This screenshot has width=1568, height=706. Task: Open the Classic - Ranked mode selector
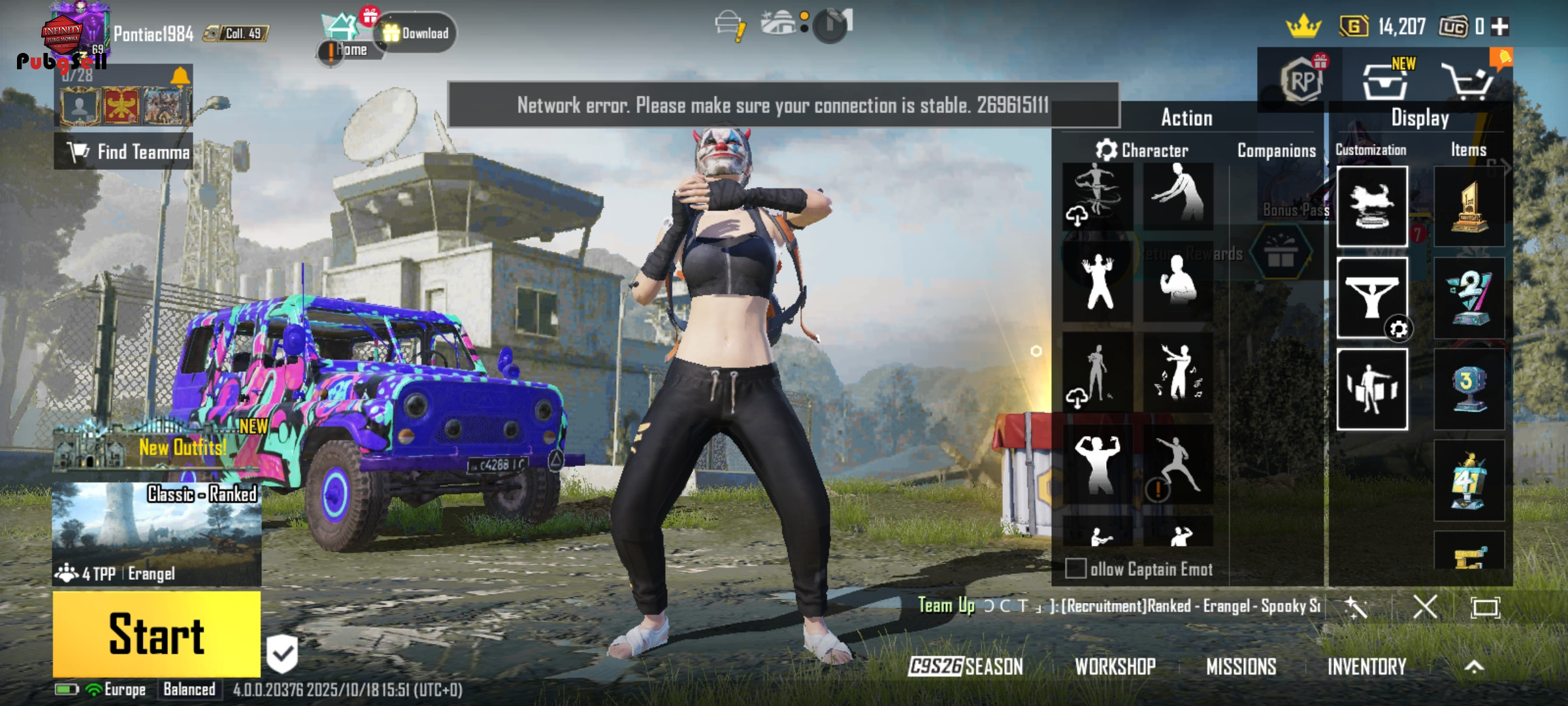[157, 533]
